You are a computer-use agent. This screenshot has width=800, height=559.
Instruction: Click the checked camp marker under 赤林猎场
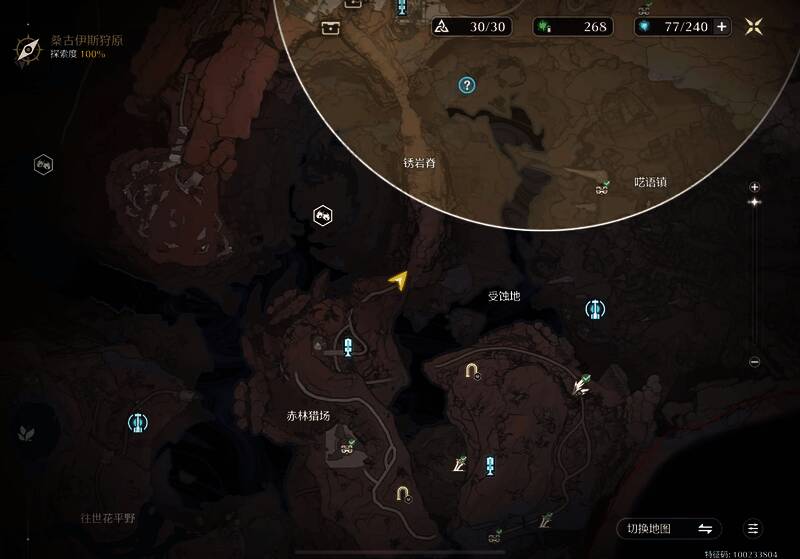click(348, 447)
